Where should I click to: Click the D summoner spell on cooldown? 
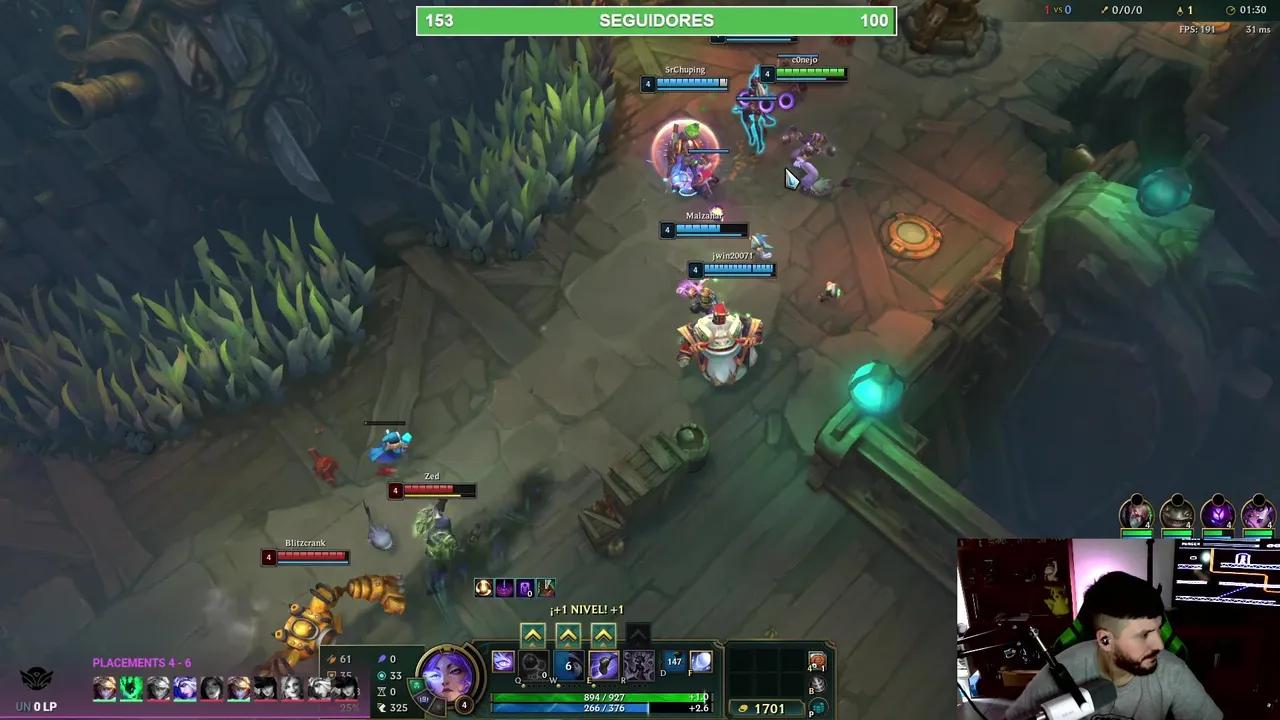click(x=671, y=662)
